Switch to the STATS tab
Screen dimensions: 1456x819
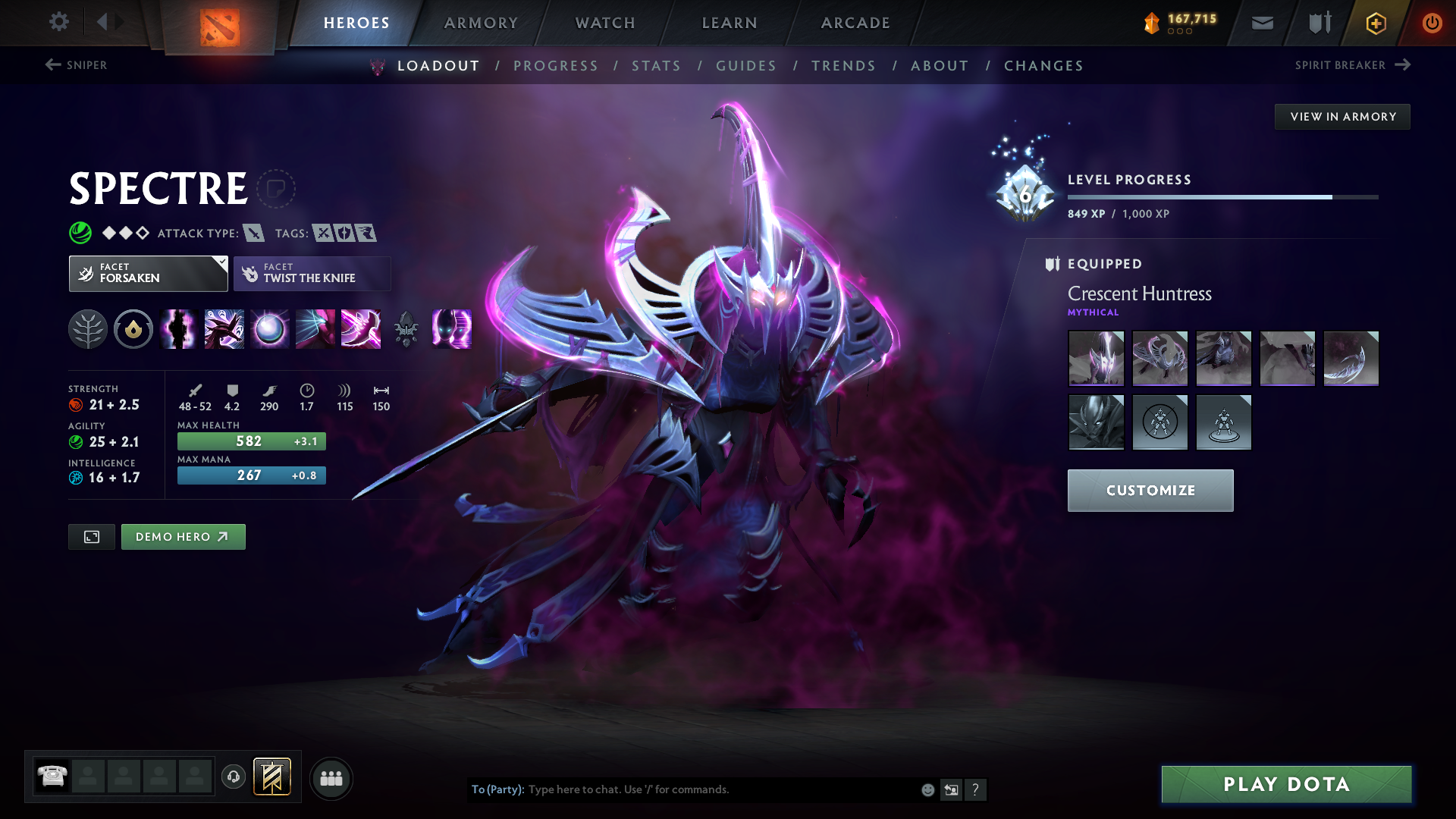coord(656,66)
